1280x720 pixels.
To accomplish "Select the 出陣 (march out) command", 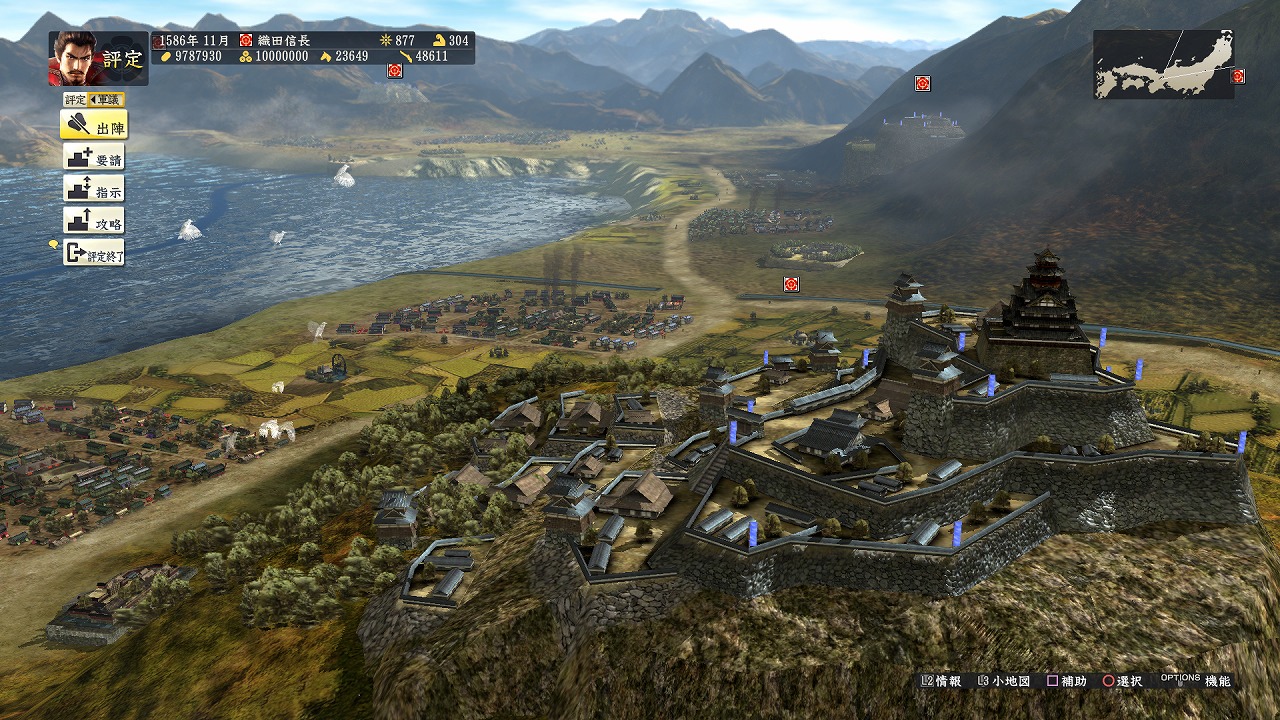I will click(x=94, y=125).
